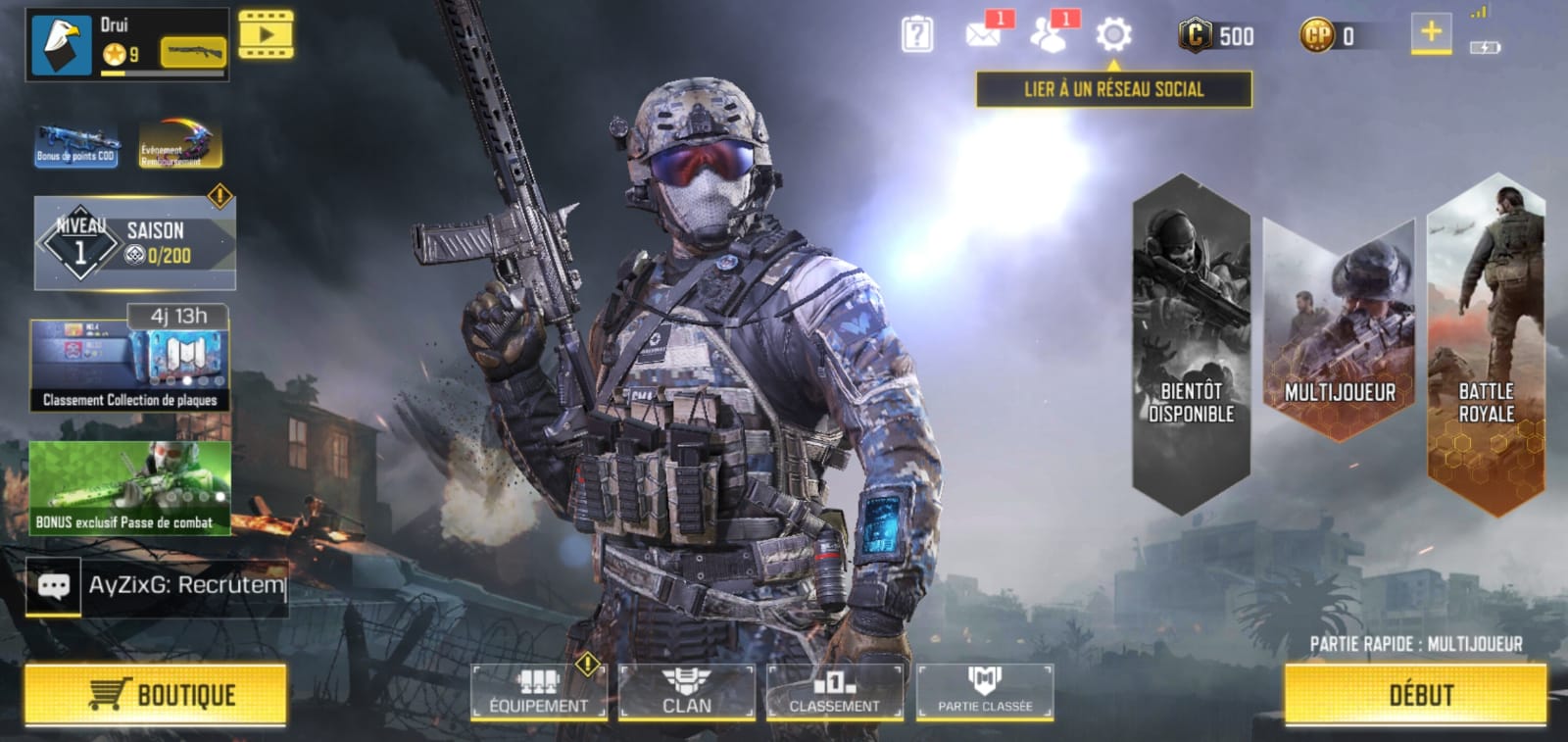Open the friends list icon

(x=1049, y=34)
